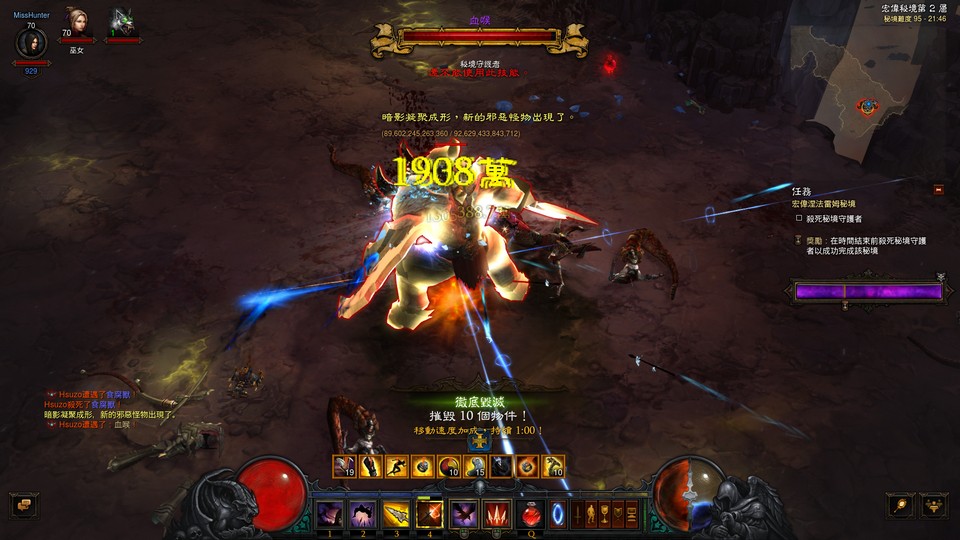This screenshot has width=960, height=540.
Task: Select the blonde party member portrait
Action: [77, 22]
